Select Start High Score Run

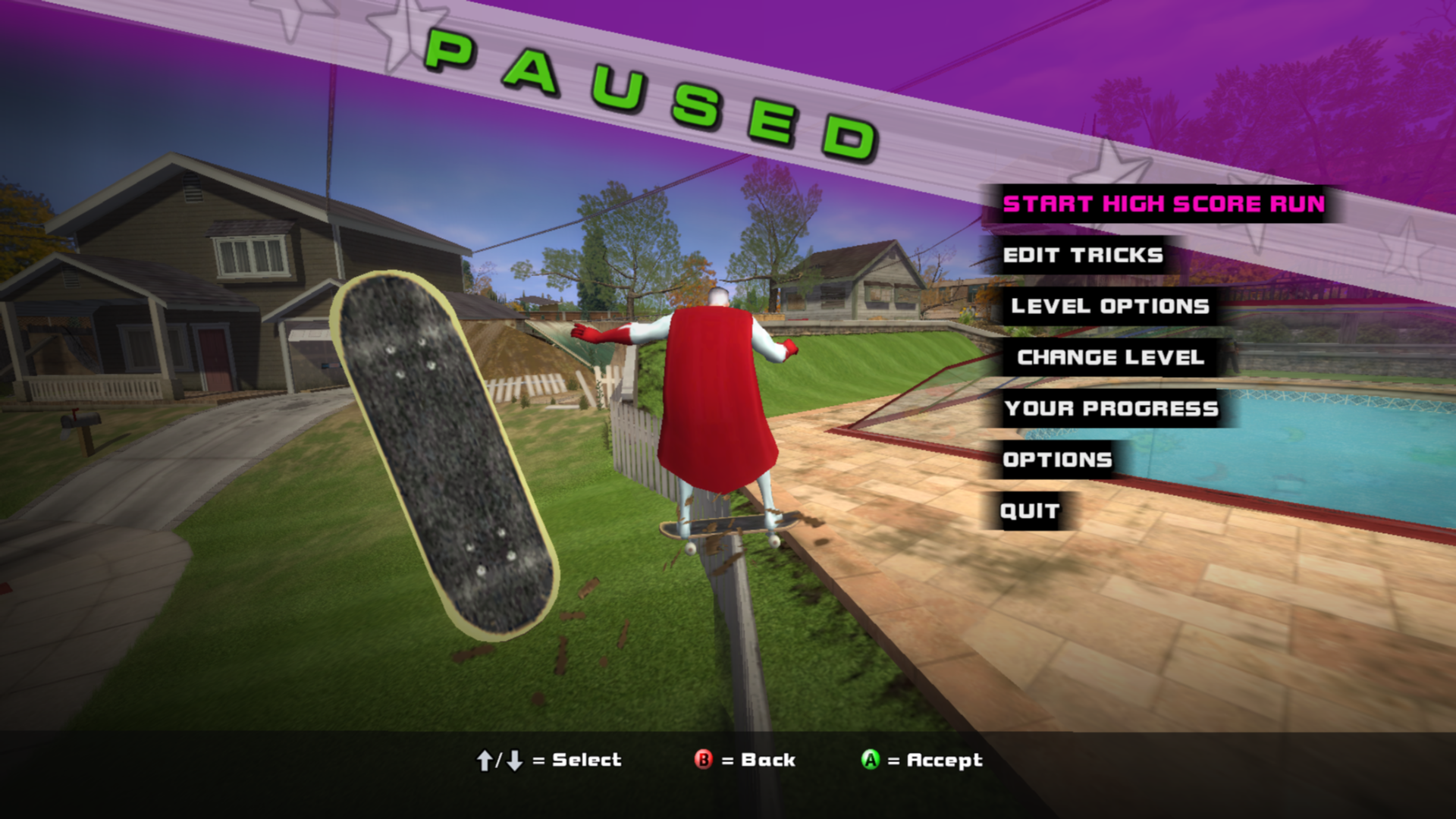pos(1163,204)
